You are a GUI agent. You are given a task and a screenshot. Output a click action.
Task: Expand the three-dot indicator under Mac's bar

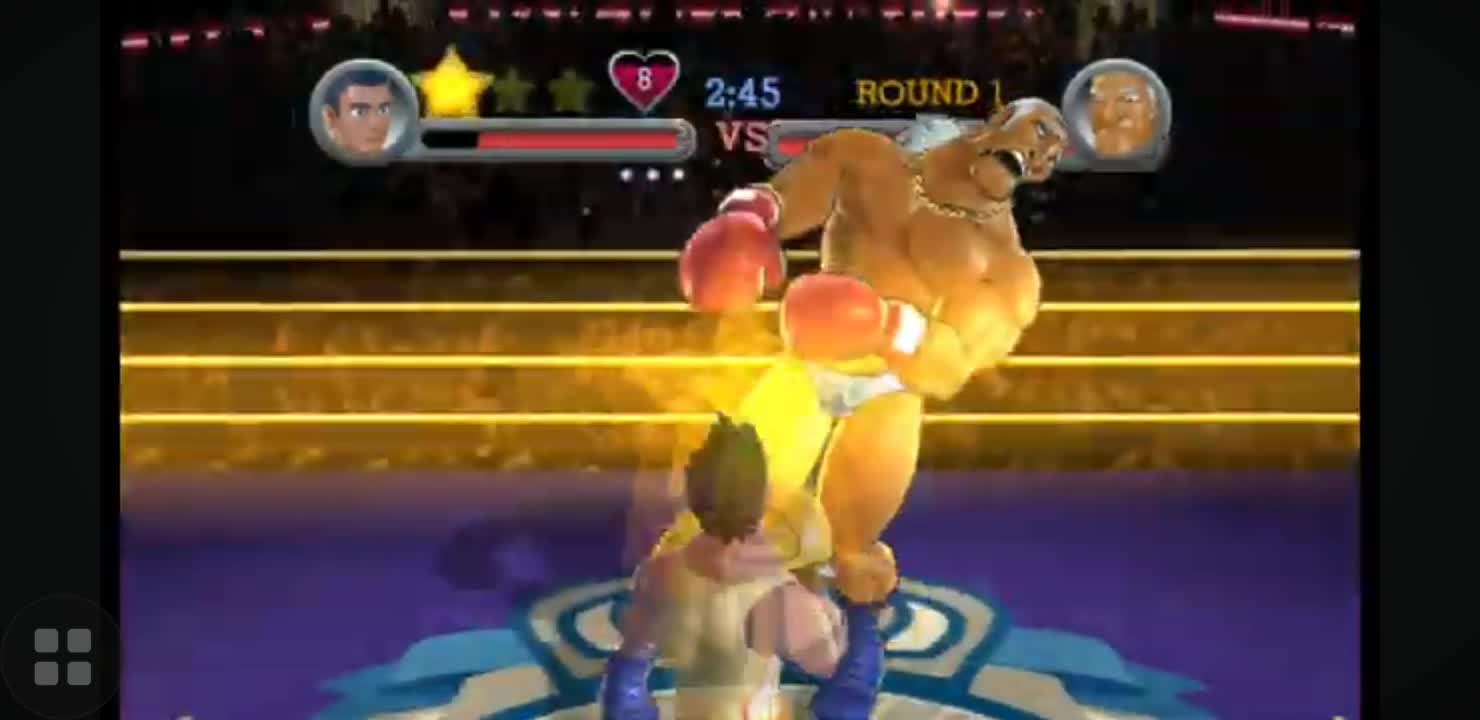650,172
